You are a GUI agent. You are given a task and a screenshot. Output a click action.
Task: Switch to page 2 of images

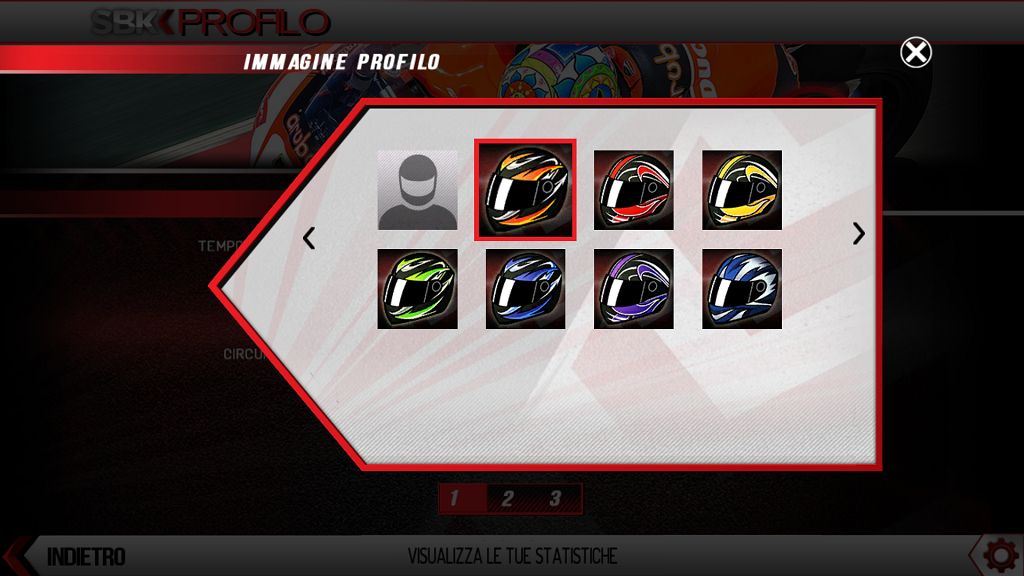coord(507,498)
